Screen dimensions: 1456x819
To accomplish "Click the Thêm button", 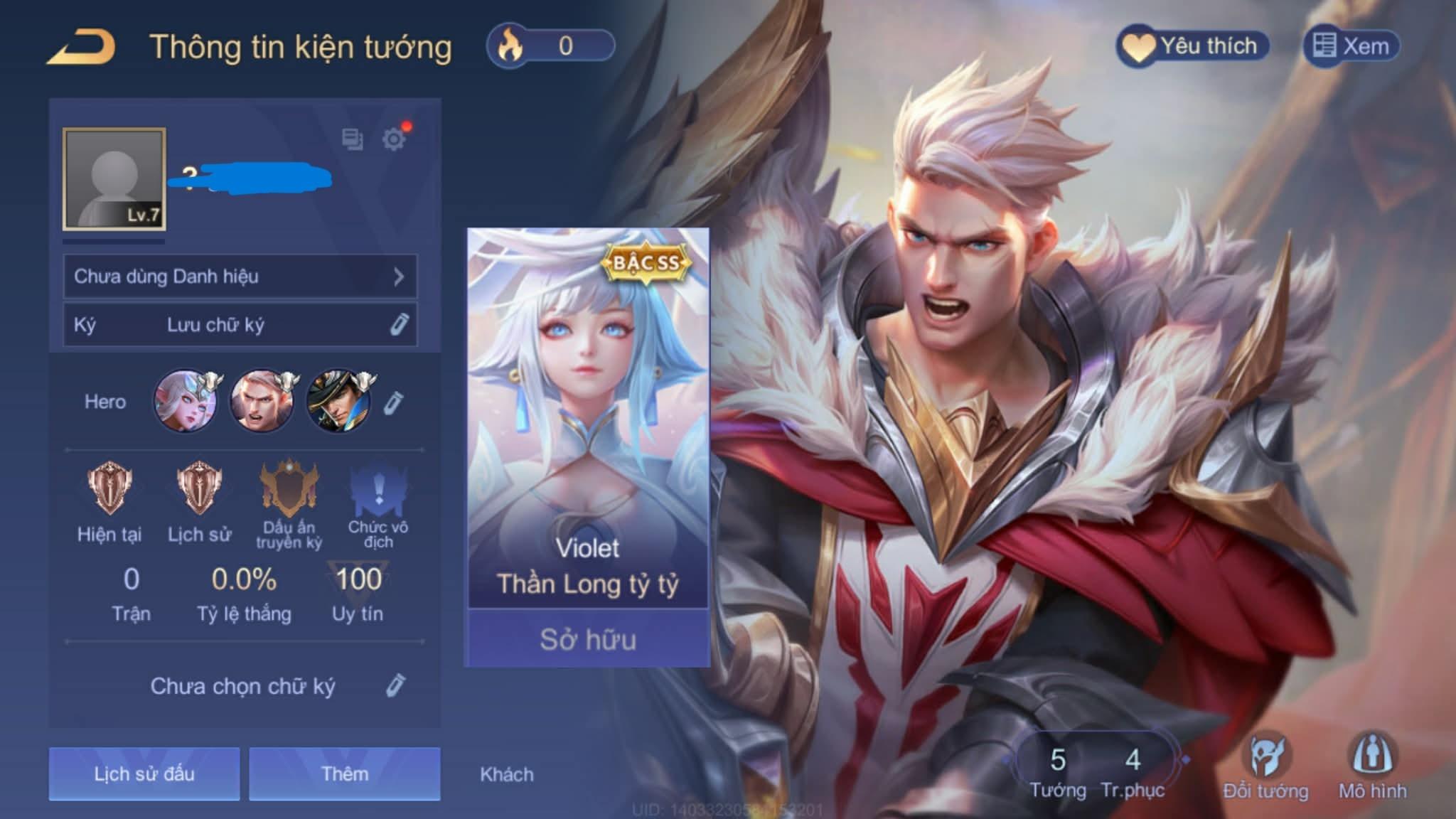I will click(346, 775).
